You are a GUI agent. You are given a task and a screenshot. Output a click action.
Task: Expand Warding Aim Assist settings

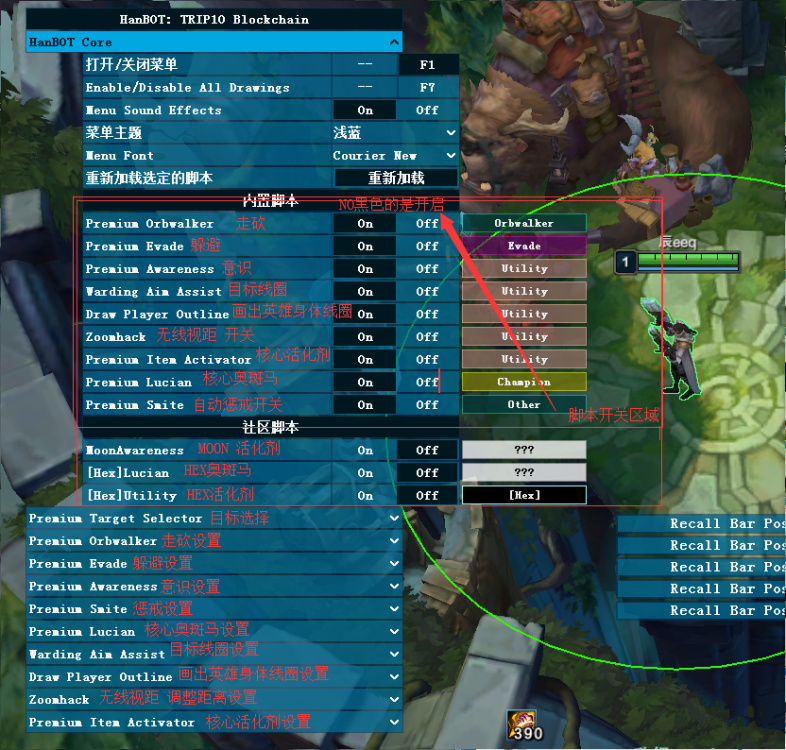coord(214,654)
